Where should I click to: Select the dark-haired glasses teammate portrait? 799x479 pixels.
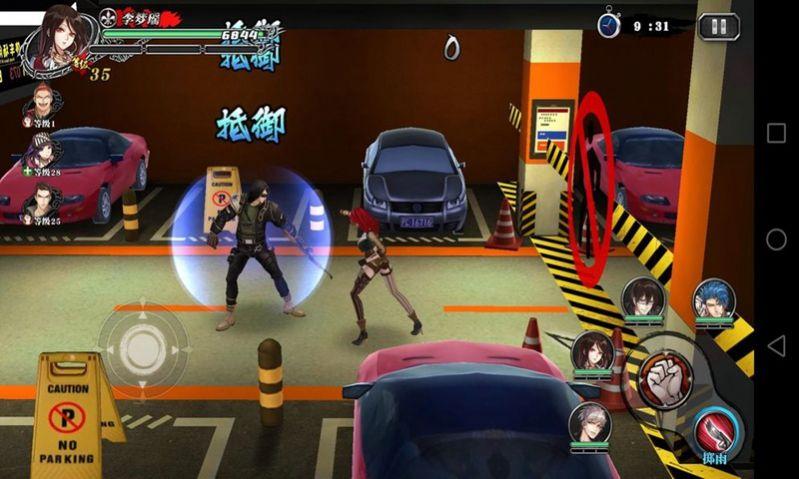642,297
